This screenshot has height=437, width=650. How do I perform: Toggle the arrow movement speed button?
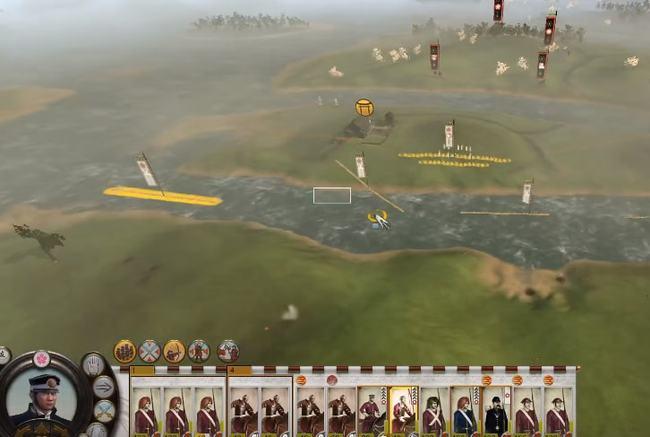[x=104, y=386]
